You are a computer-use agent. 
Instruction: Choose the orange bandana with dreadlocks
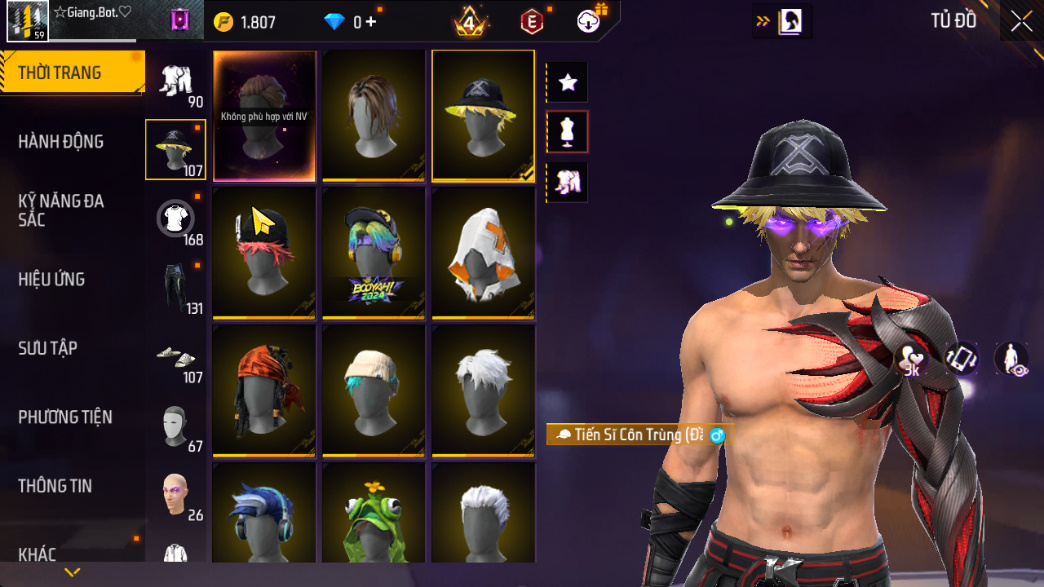coord(265,388)
